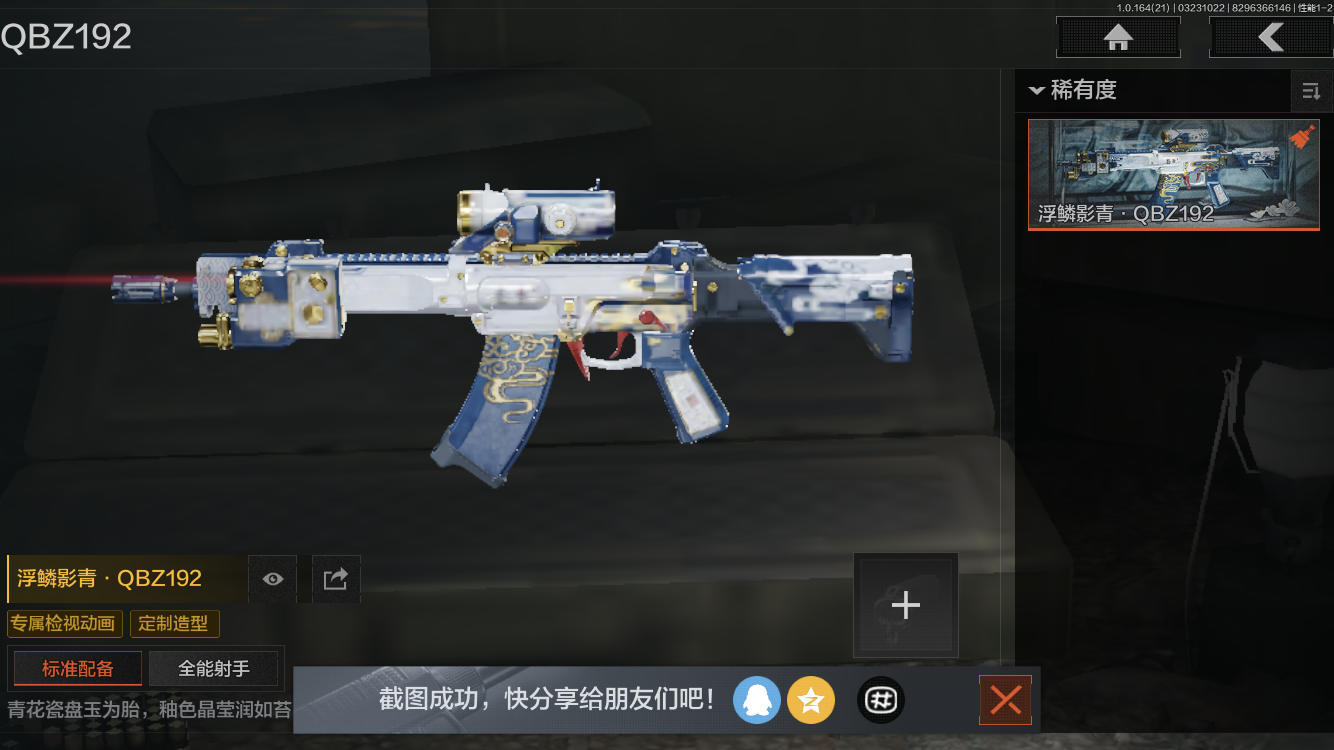Click the sort icon beside 稀有度 header
The height and width of the screenshot is (750, 1334).
(1311, 91)
